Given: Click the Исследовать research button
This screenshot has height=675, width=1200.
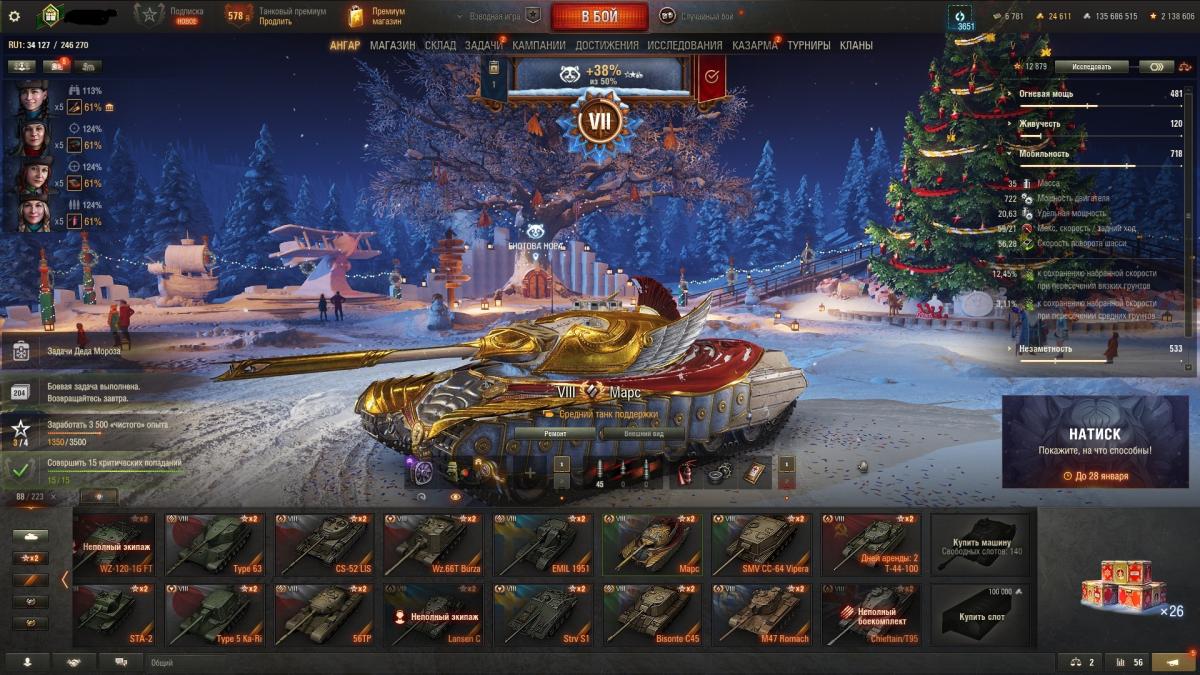Looking at the screenshot, I should [1091, 67].
